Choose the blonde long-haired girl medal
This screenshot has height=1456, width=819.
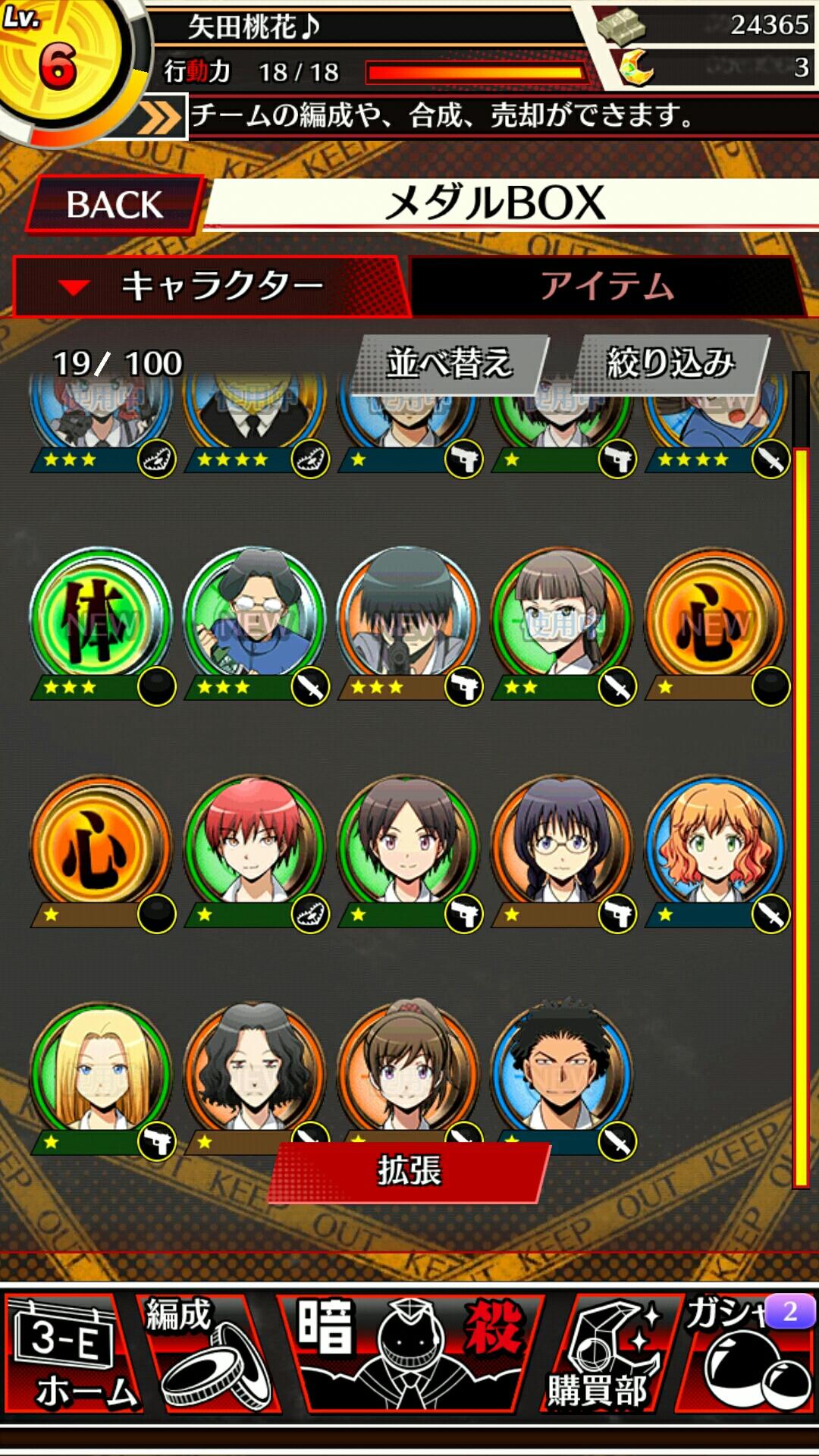(x=101, y=1073)
